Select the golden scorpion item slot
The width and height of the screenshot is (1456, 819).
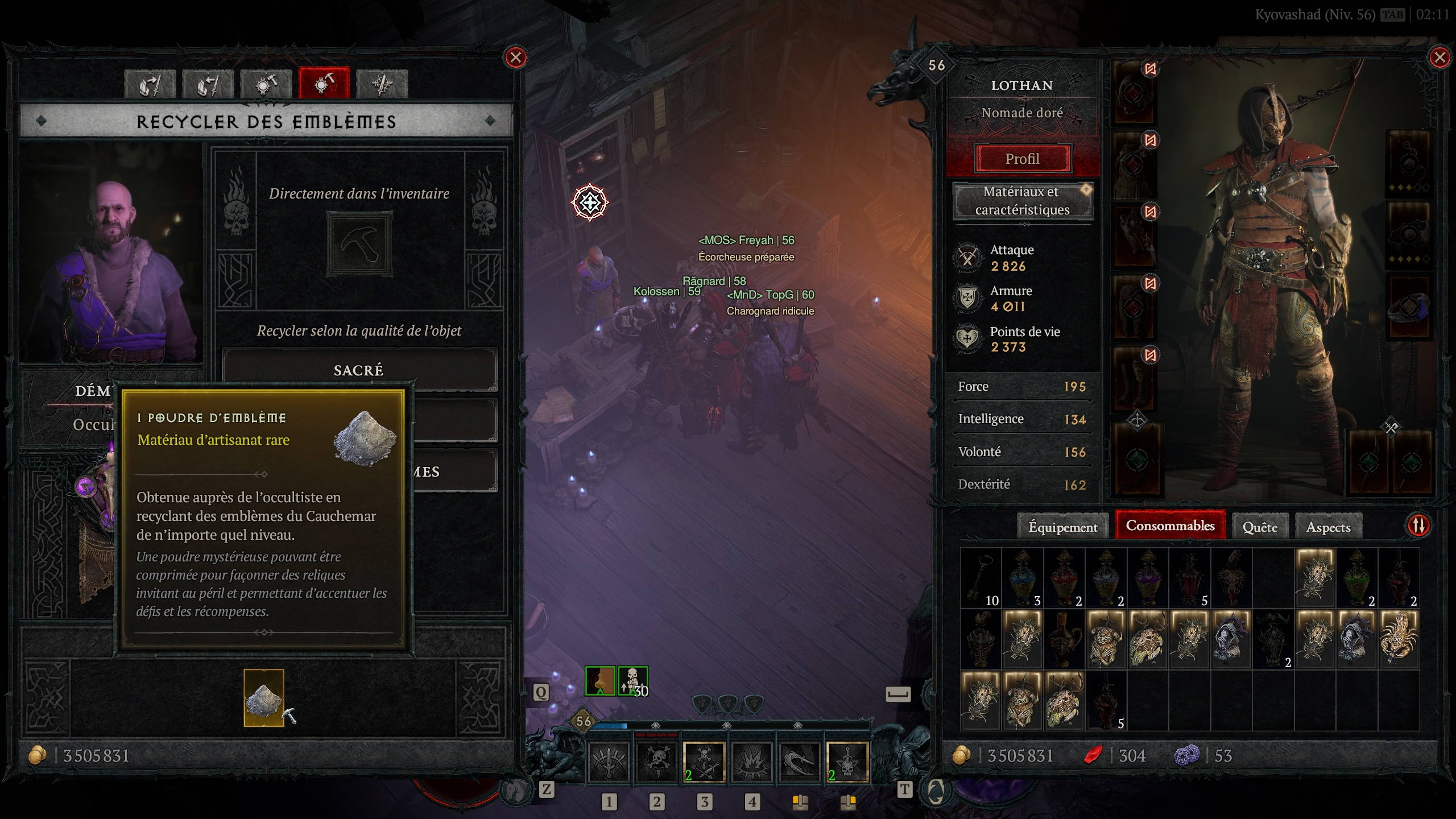(x=1399, y=638)
